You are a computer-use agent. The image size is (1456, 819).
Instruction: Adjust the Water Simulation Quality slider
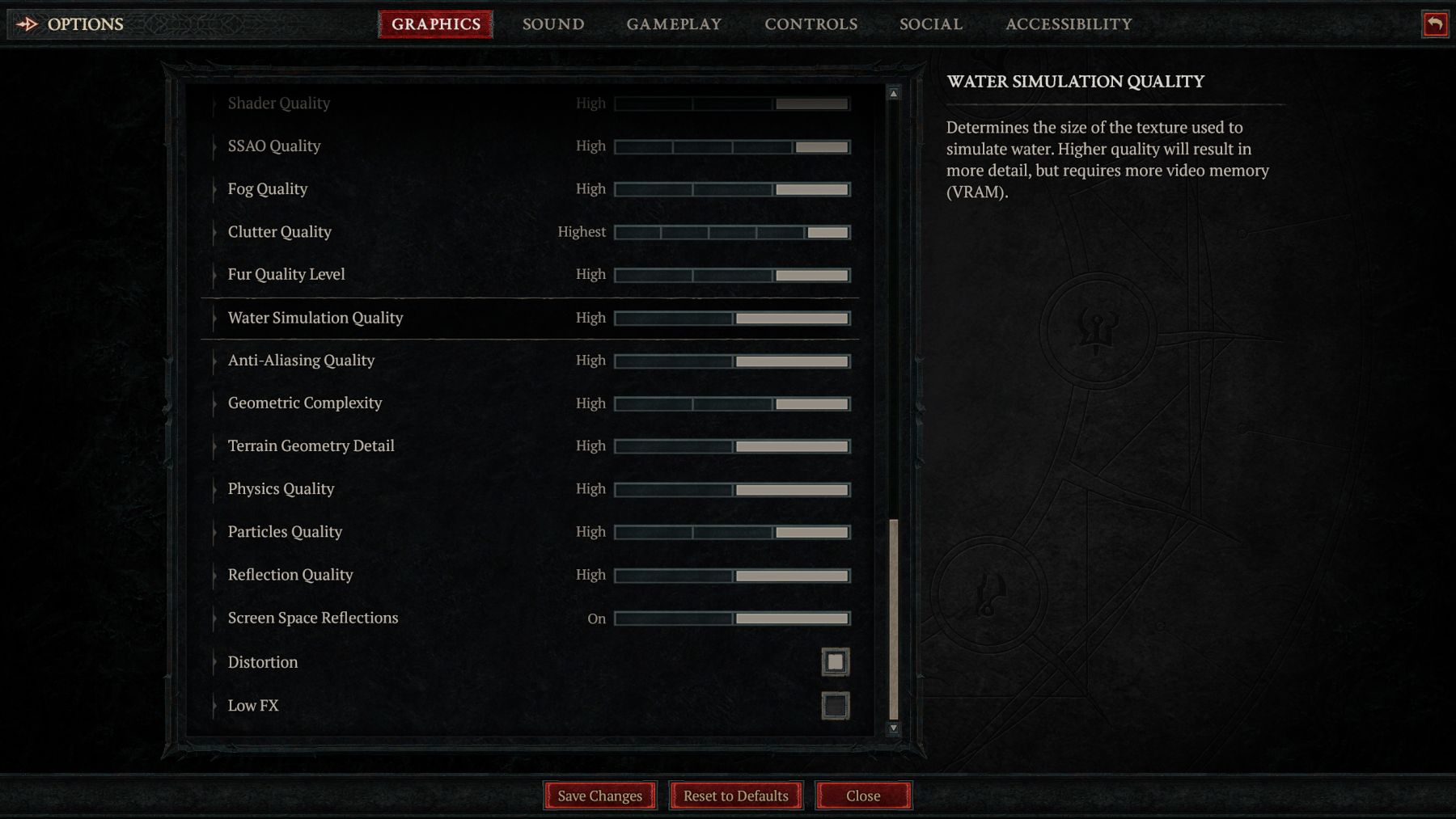[732, 319]
